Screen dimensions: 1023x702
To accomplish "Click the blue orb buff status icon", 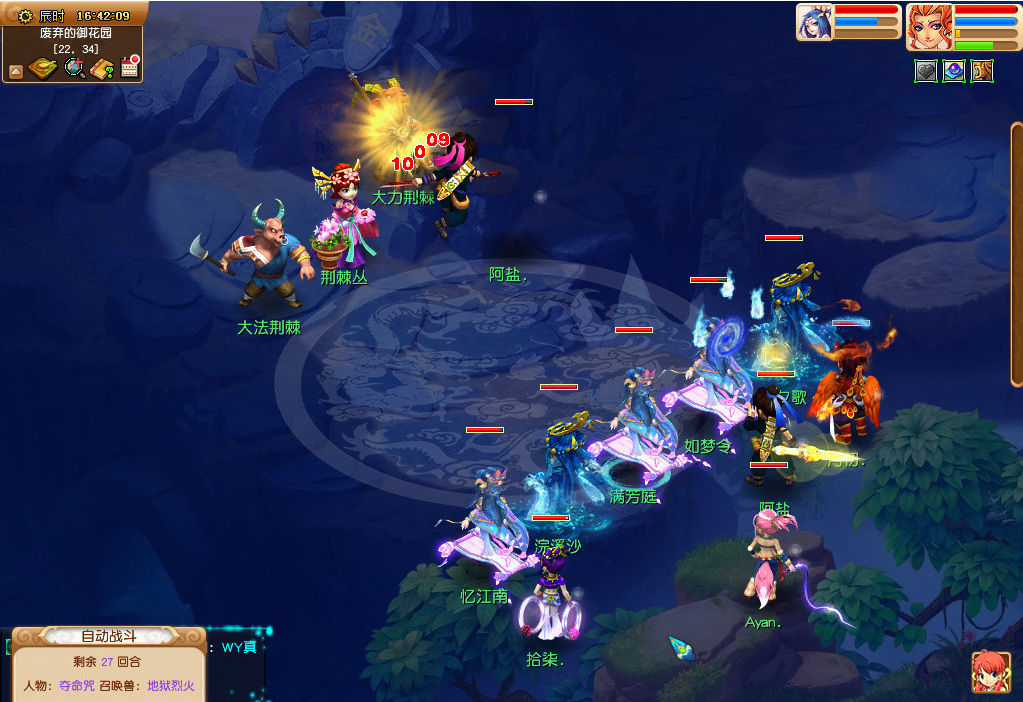I will pos(954,71).
